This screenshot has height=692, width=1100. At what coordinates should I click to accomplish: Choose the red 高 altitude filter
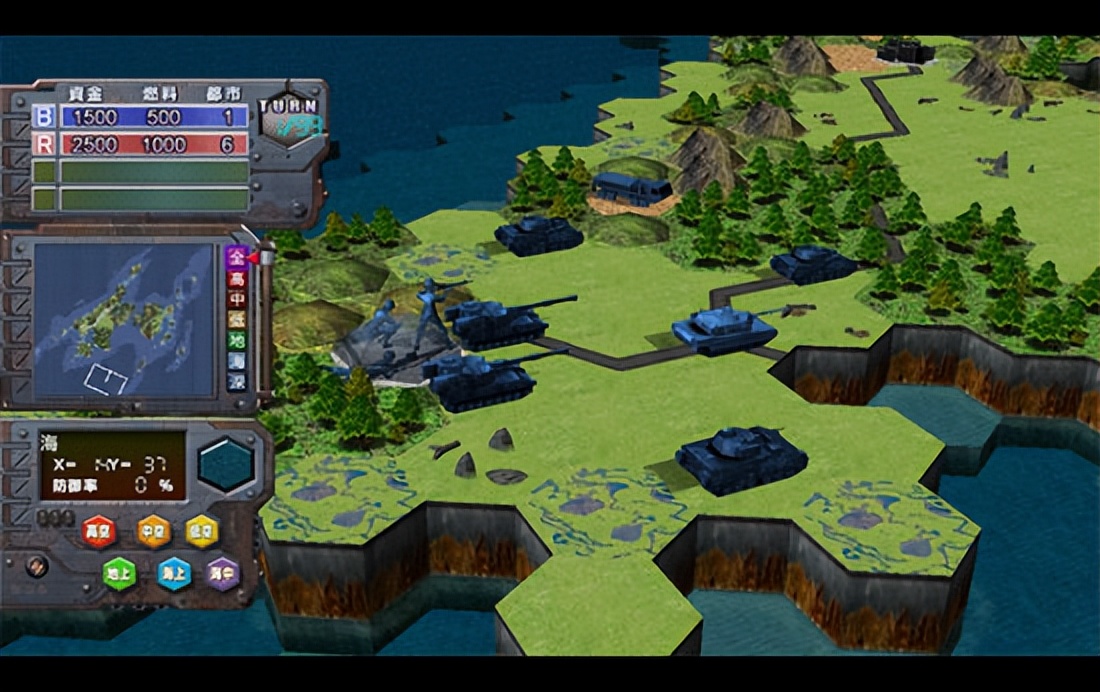[x=237, y=277]
